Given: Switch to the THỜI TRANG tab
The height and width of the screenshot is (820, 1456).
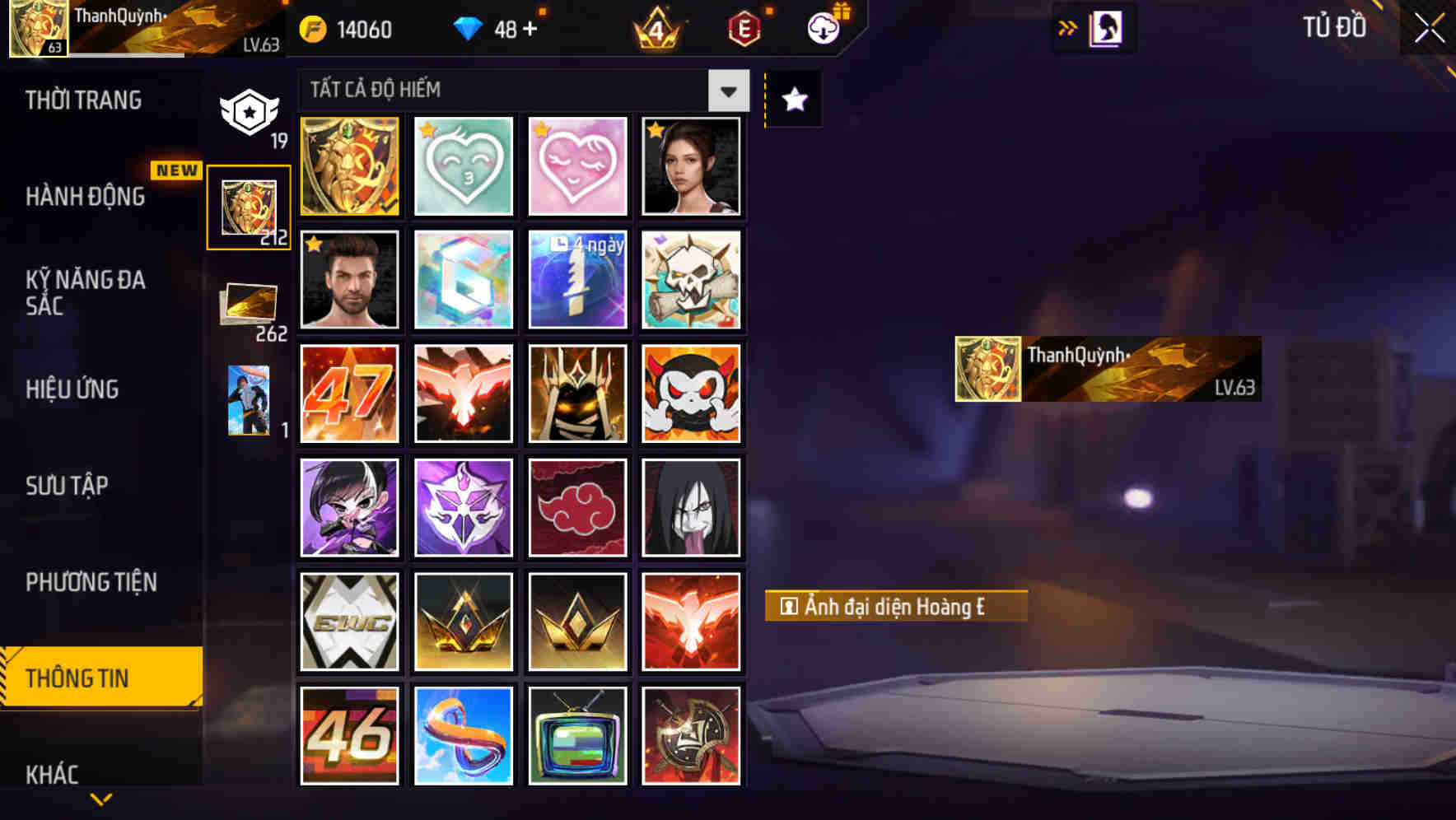Looking at the screenshot, I should coord(82,100).
